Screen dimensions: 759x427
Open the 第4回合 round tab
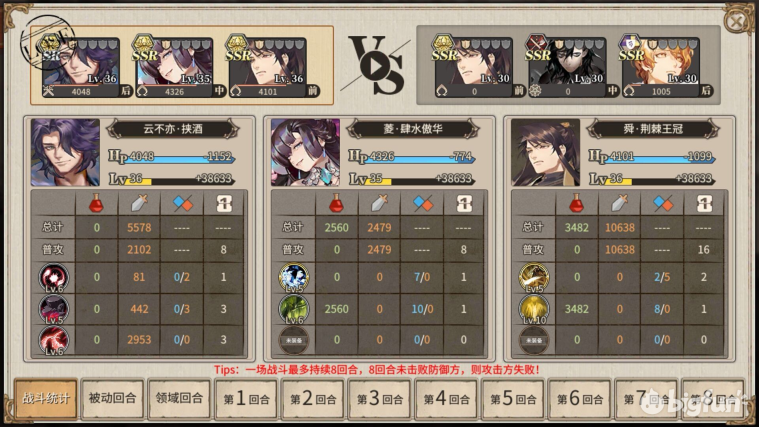coord(445,399)
